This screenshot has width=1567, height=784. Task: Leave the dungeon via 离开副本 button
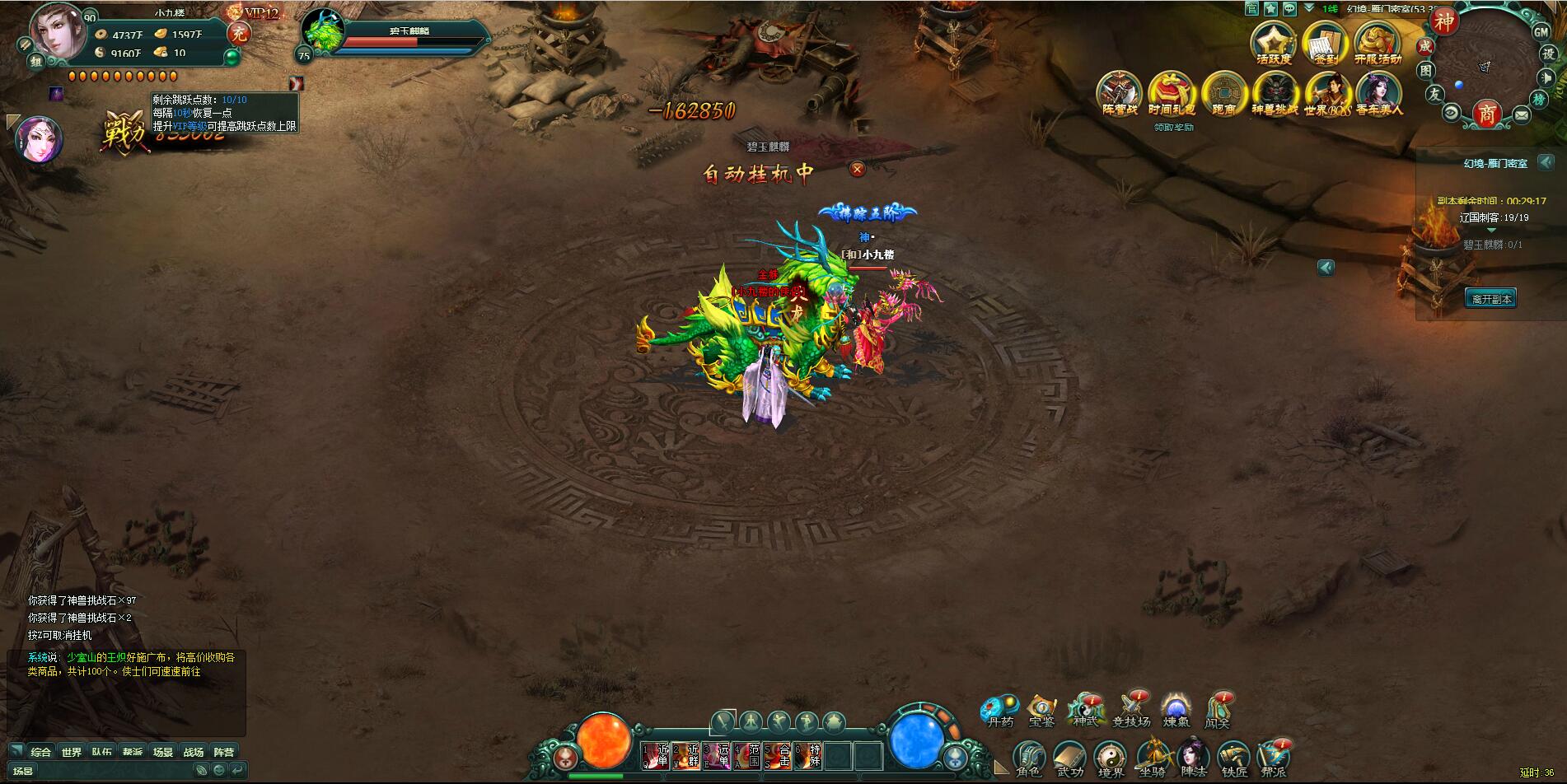click(x=1490, y=299)
